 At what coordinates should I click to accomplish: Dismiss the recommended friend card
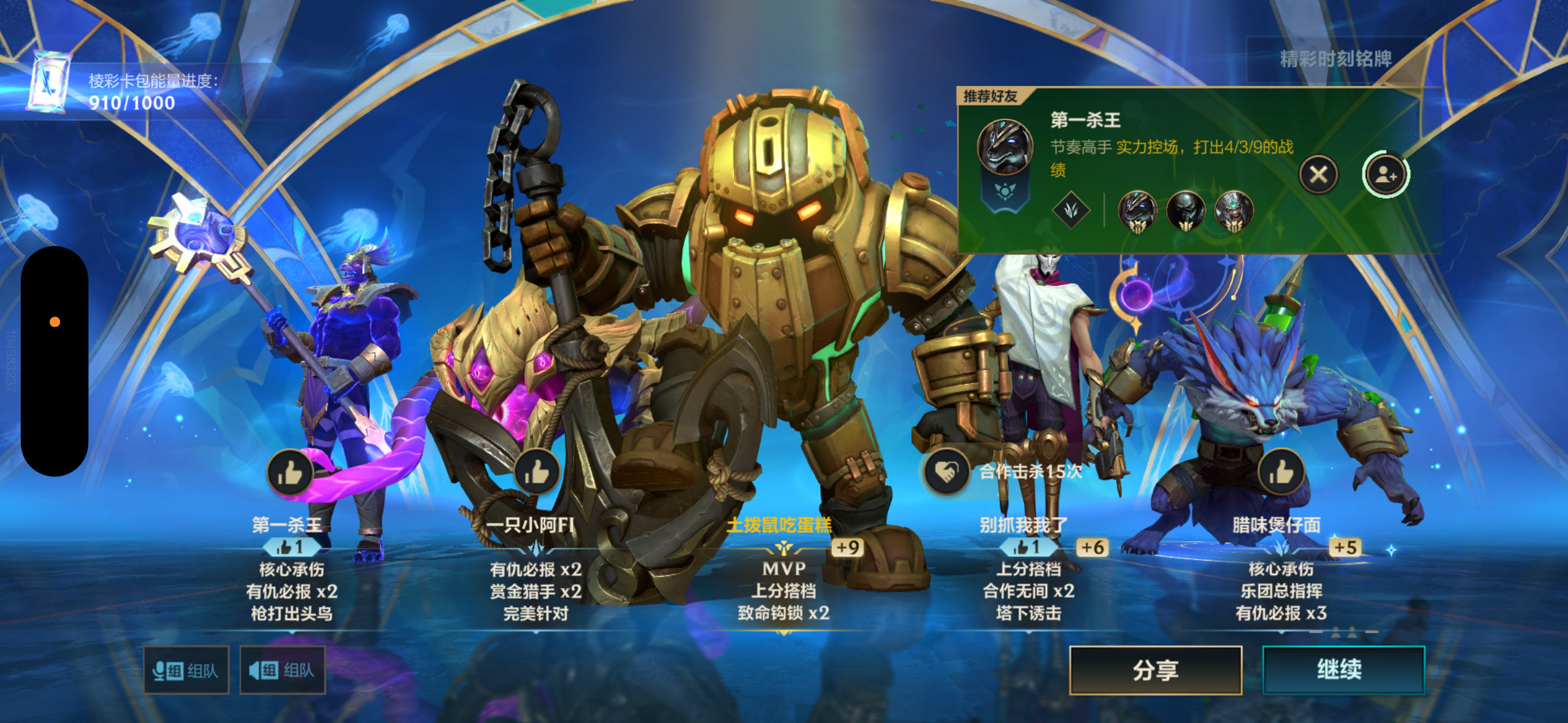(1318, 175)
